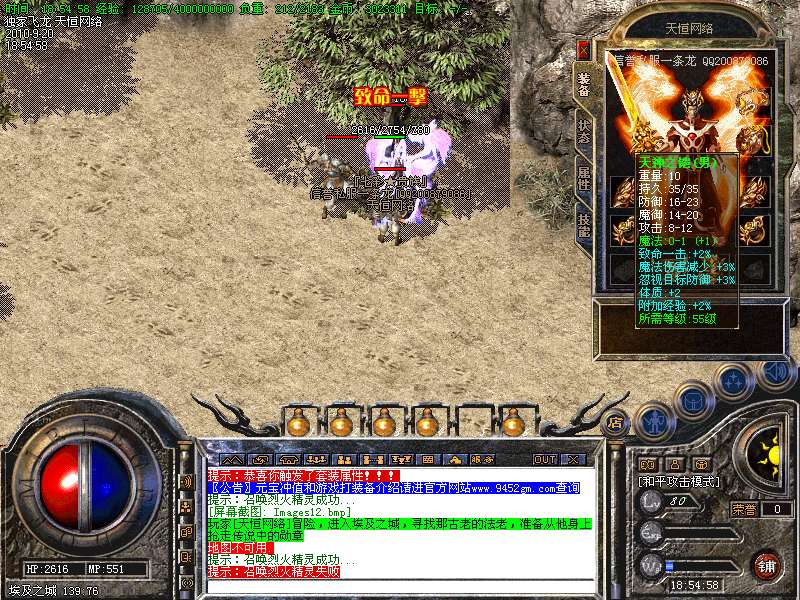This screenshot has width=800, height=600.
Task: Toggle sound with the speaker button
Action: (773, 372)
